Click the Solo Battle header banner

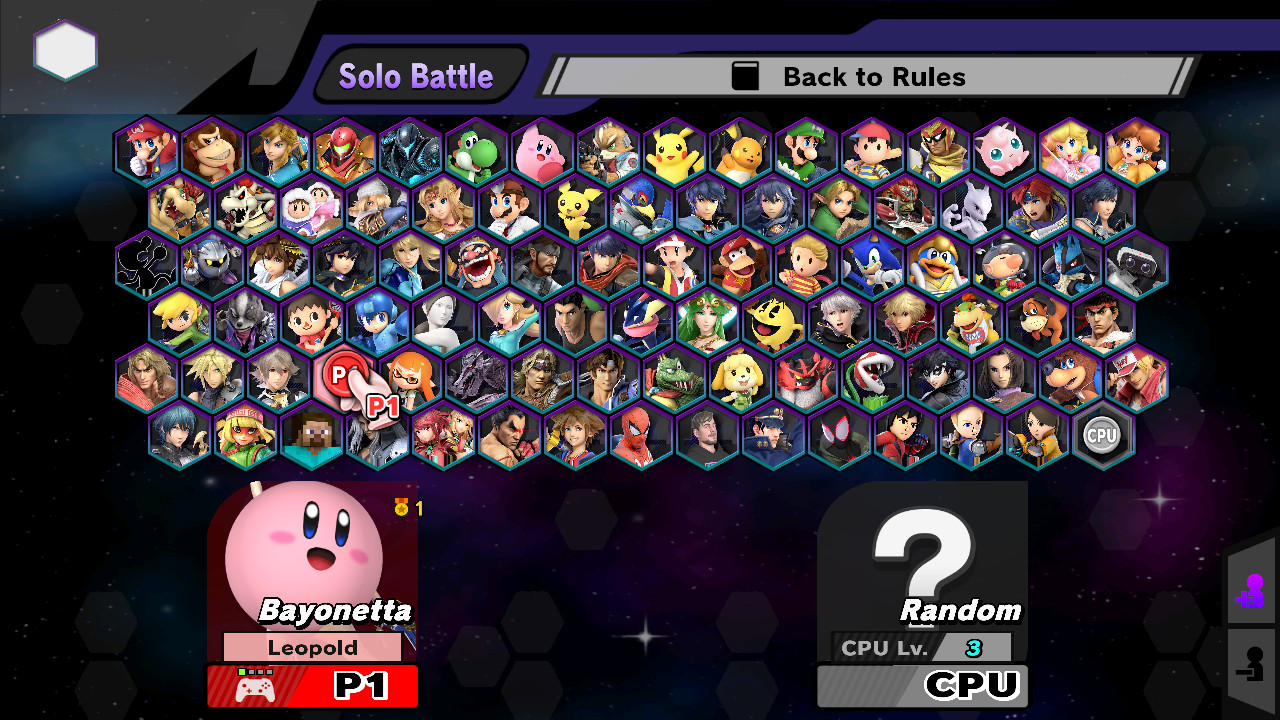pos(418,73)
